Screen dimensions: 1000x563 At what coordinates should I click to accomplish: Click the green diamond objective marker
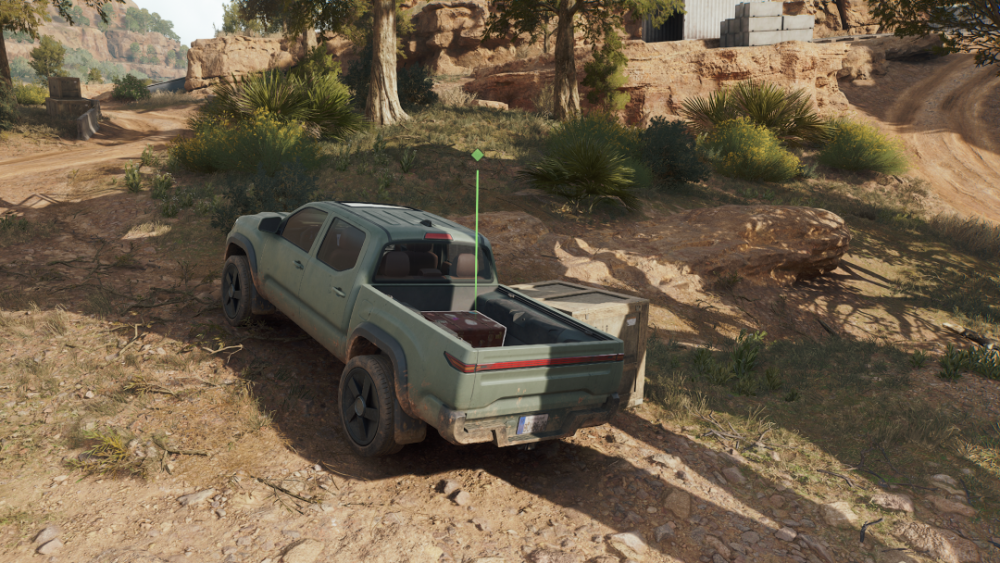click(477, 155)
